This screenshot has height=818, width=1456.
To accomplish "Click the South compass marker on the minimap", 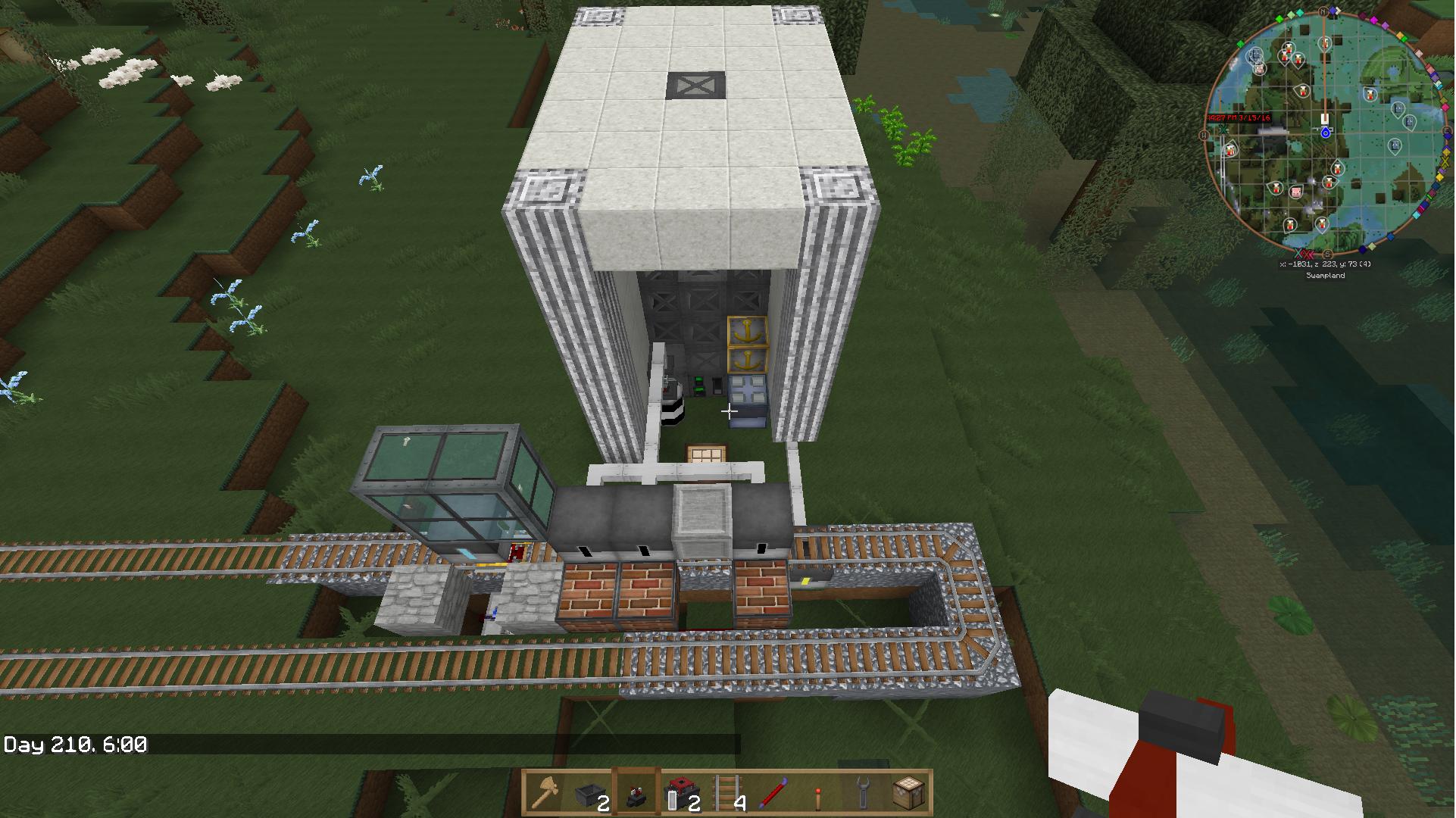I will 1327,254.
